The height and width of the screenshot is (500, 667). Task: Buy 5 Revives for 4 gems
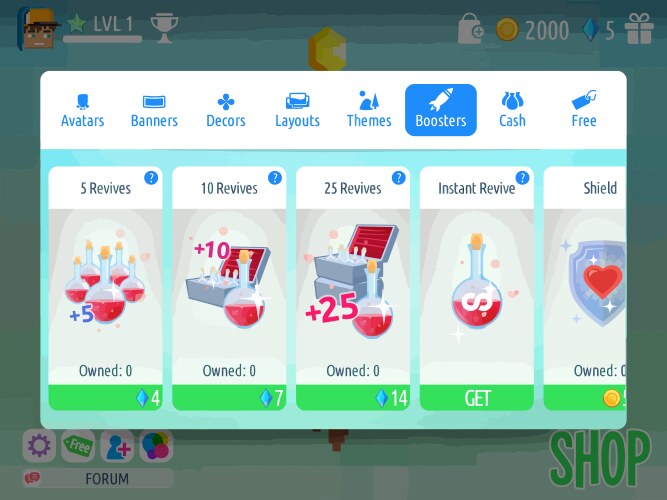[x=105, y=398]
